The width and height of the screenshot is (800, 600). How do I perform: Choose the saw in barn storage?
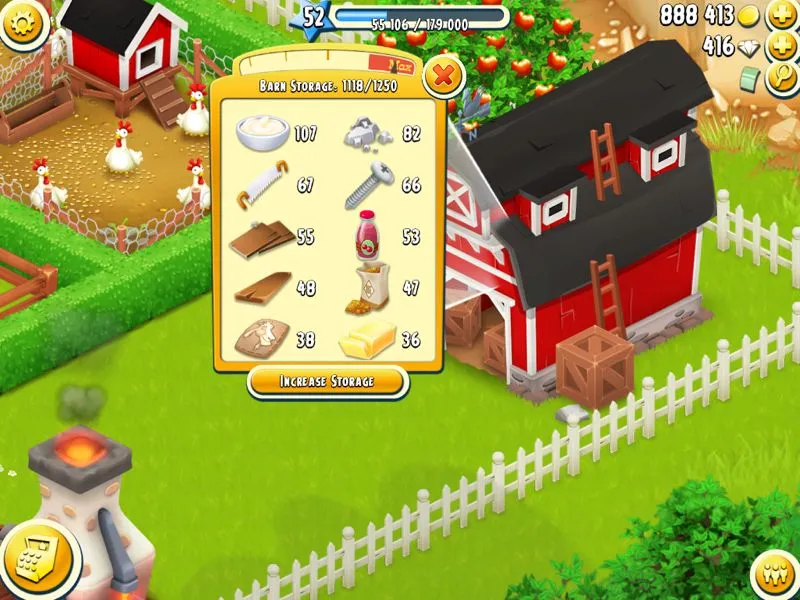click(x=262, y=185)
